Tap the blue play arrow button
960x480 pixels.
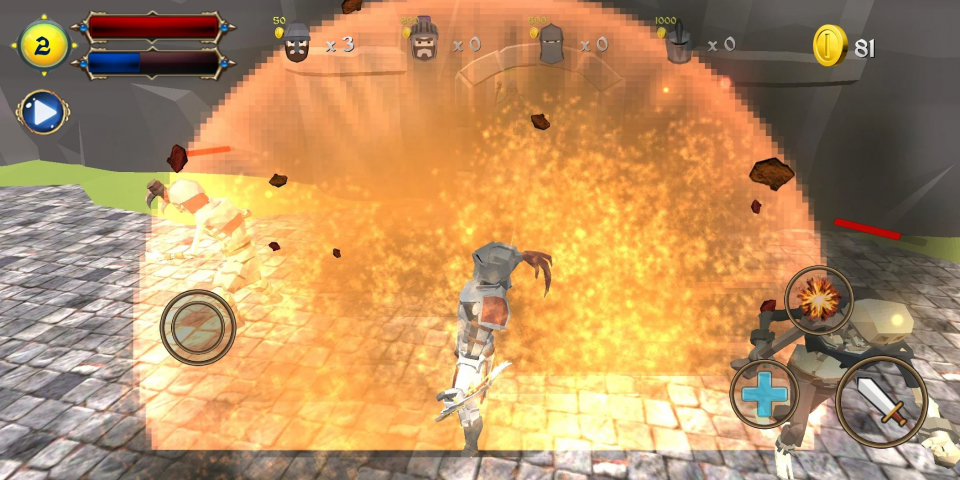coord(42,113)
